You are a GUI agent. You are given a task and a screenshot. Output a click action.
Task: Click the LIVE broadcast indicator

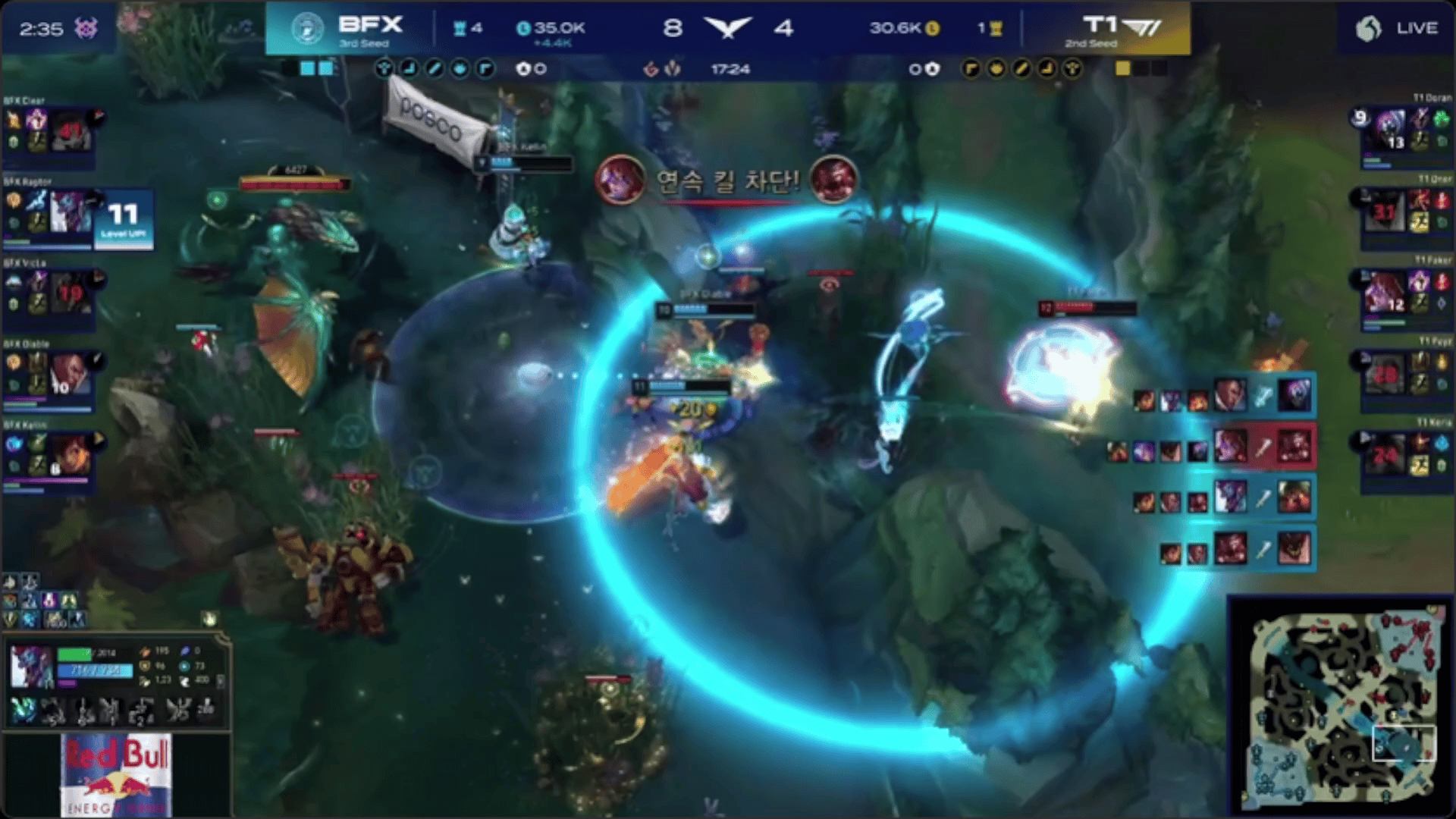(1398, 29)
